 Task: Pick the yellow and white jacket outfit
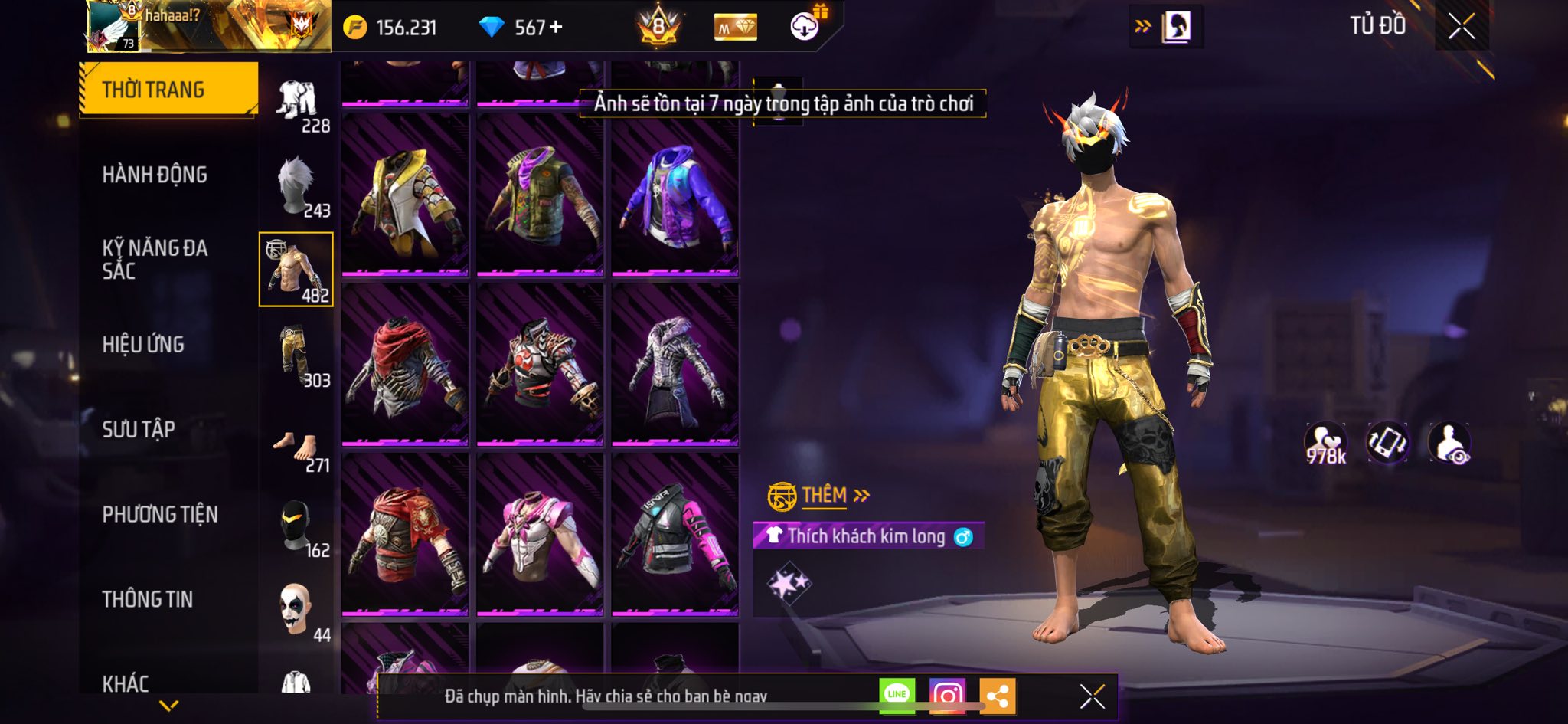coord(405,194)
